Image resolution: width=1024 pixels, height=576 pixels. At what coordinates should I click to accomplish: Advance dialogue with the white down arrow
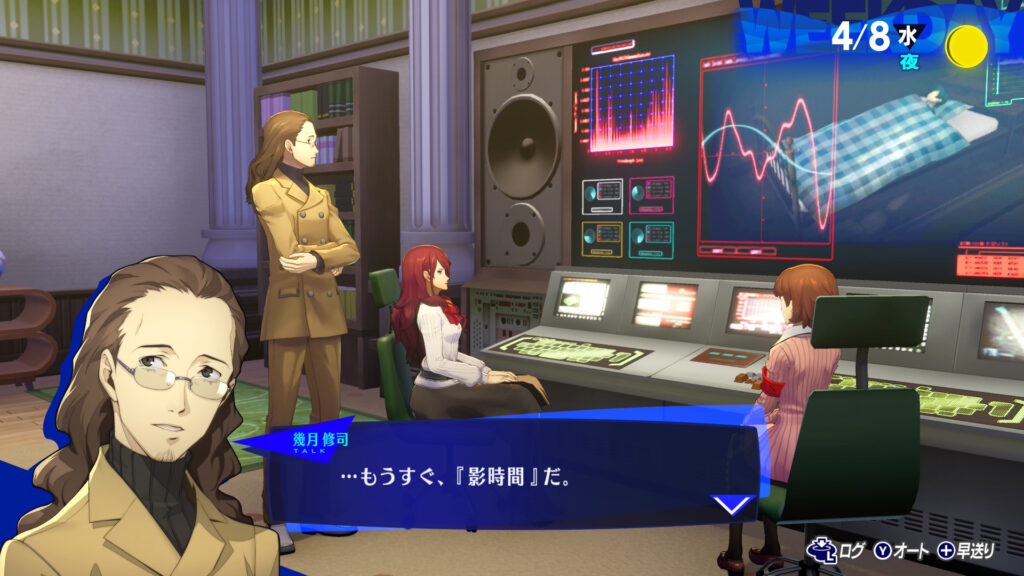click(x=732, y=503)
